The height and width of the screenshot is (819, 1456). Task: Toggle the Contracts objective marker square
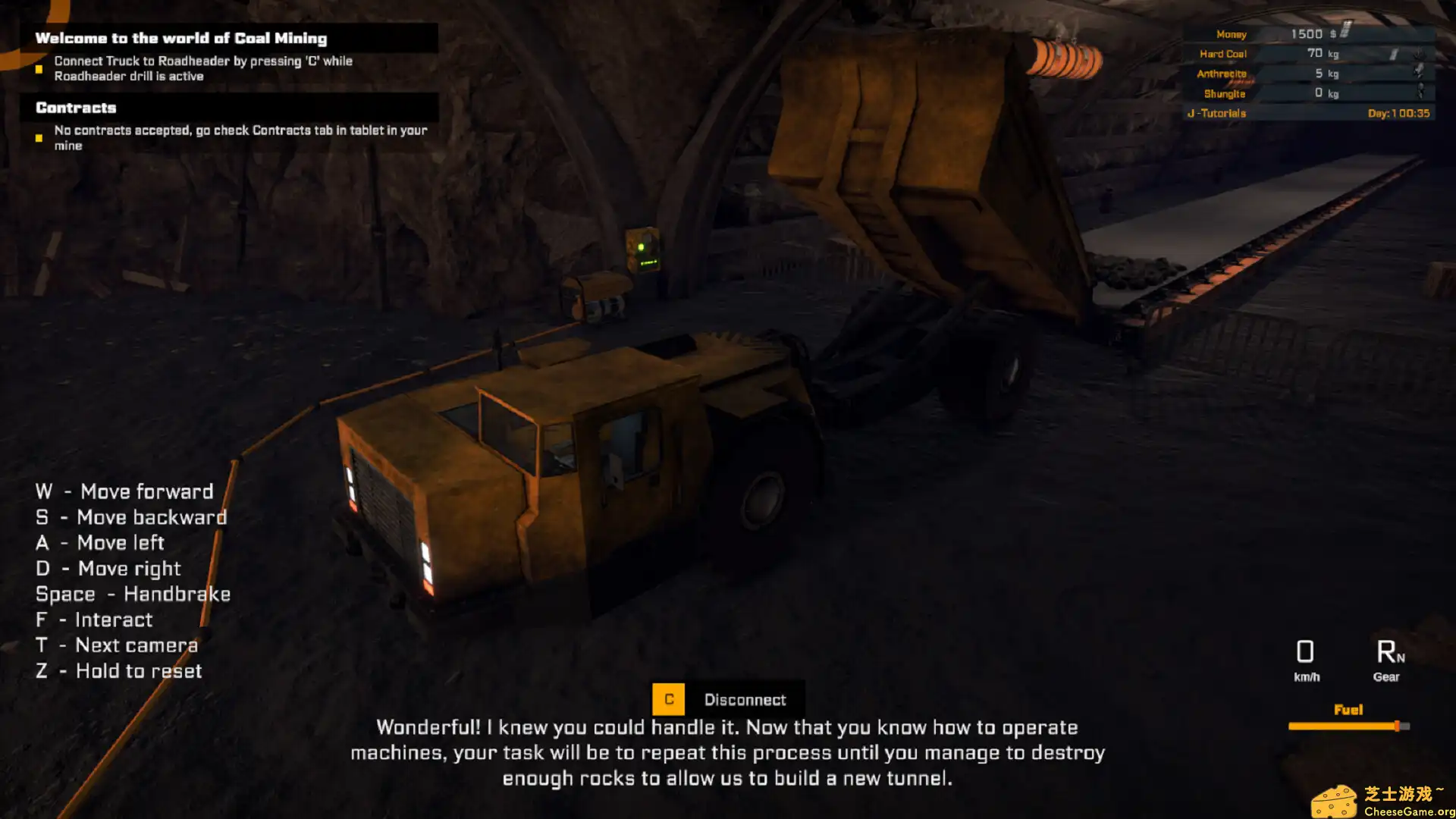pyautogui.click(x=39, y=138)
